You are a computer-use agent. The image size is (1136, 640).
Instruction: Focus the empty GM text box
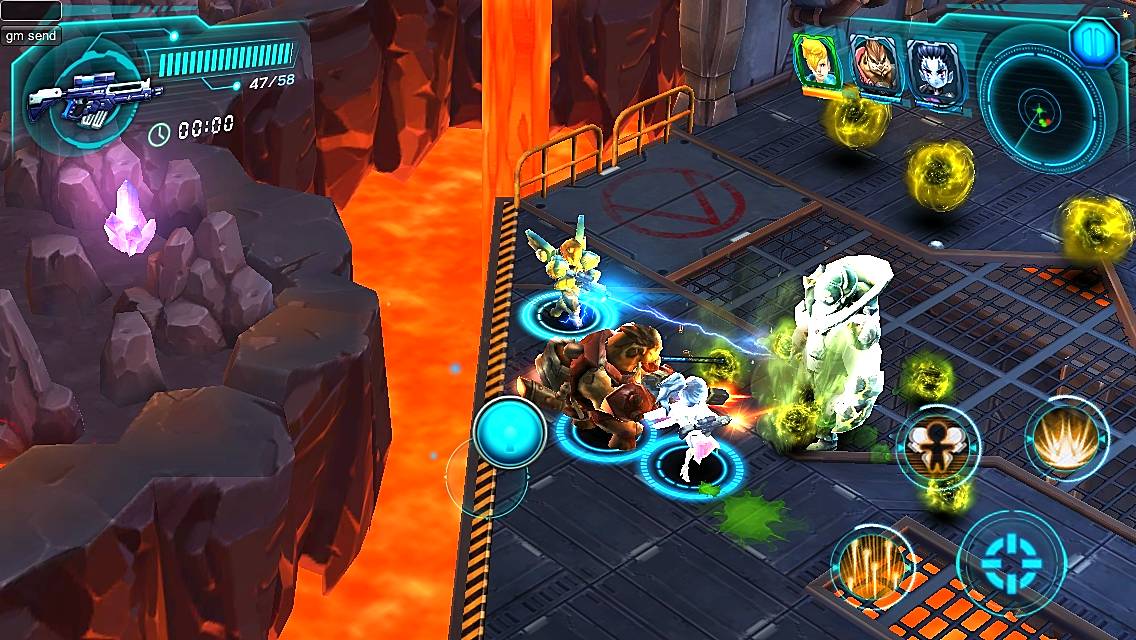pos(31,11)
